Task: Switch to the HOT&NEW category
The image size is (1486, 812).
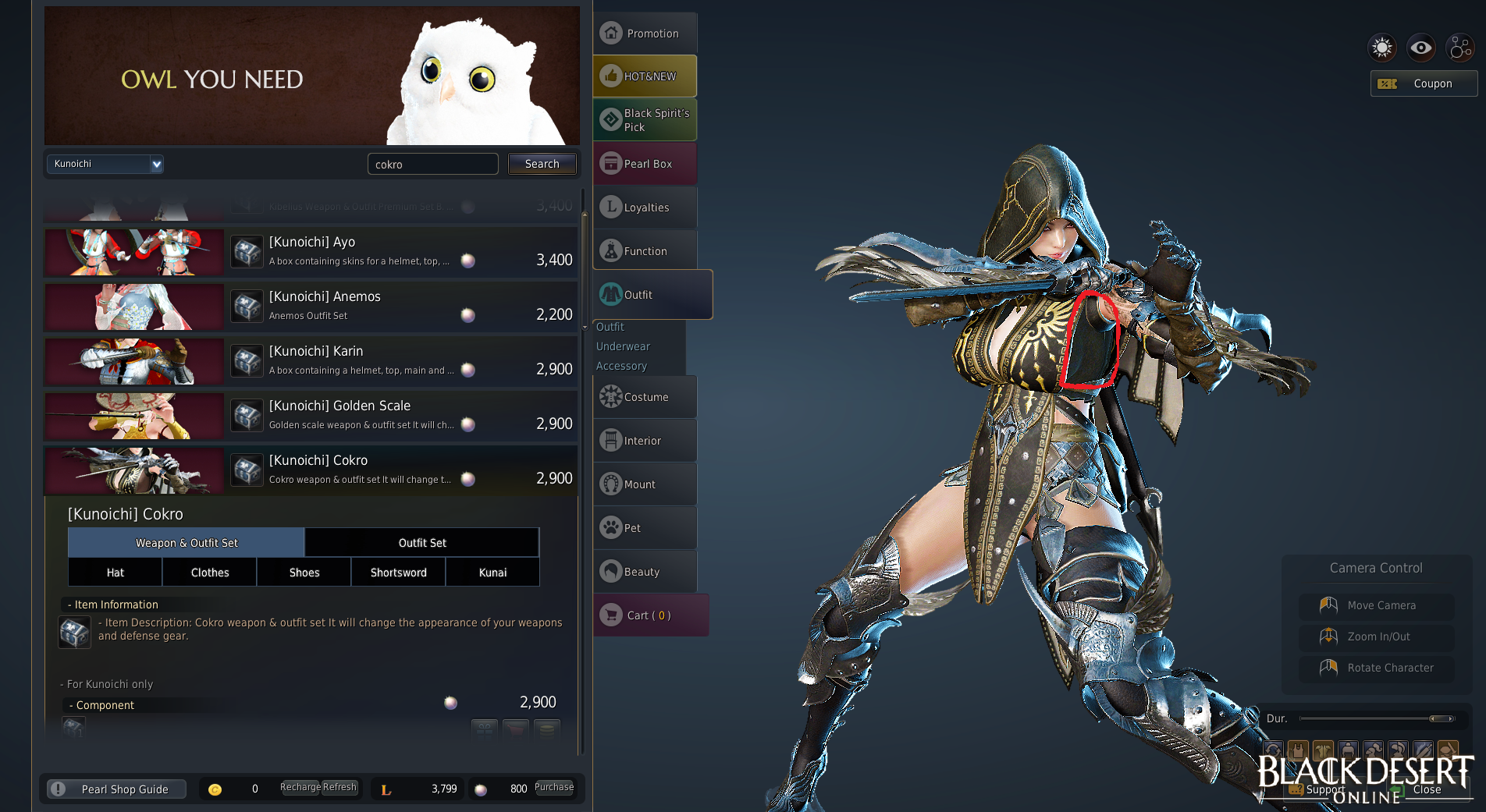Action: pos(645,76)
